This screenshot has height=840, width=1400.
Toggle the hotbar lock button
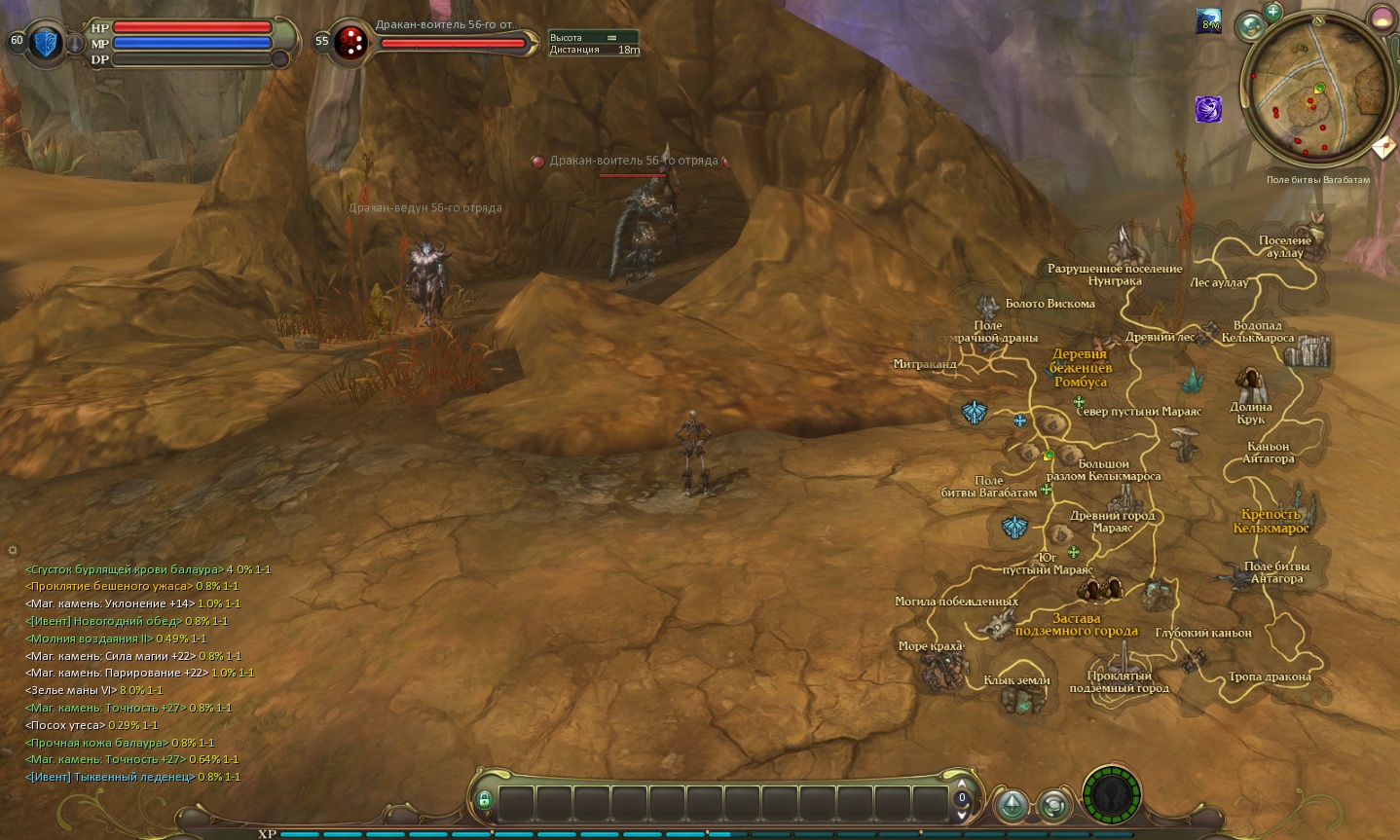484,800
